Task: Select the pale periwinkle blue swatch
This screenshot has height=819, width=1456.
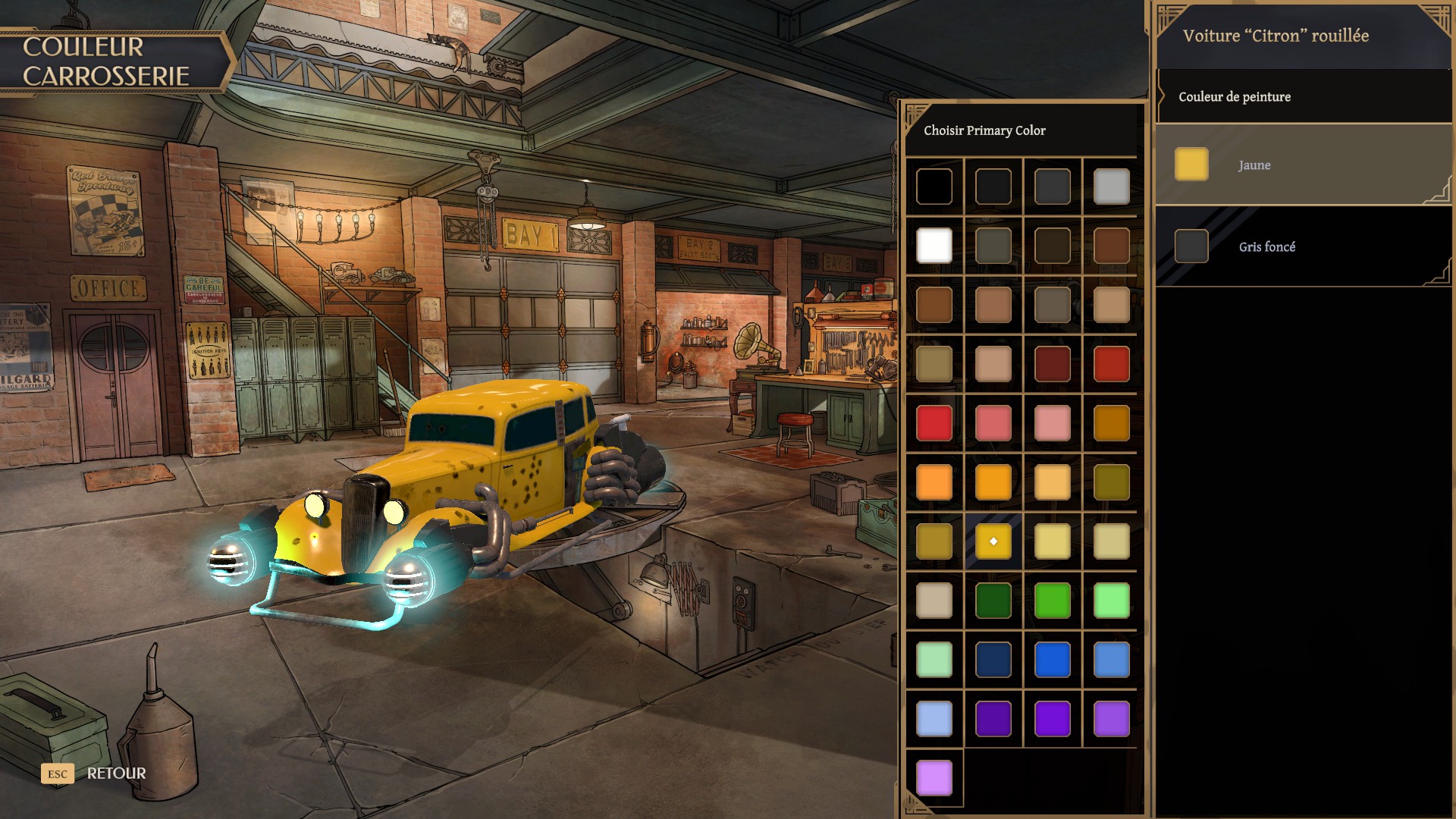Action: click(x=934, y=719)
